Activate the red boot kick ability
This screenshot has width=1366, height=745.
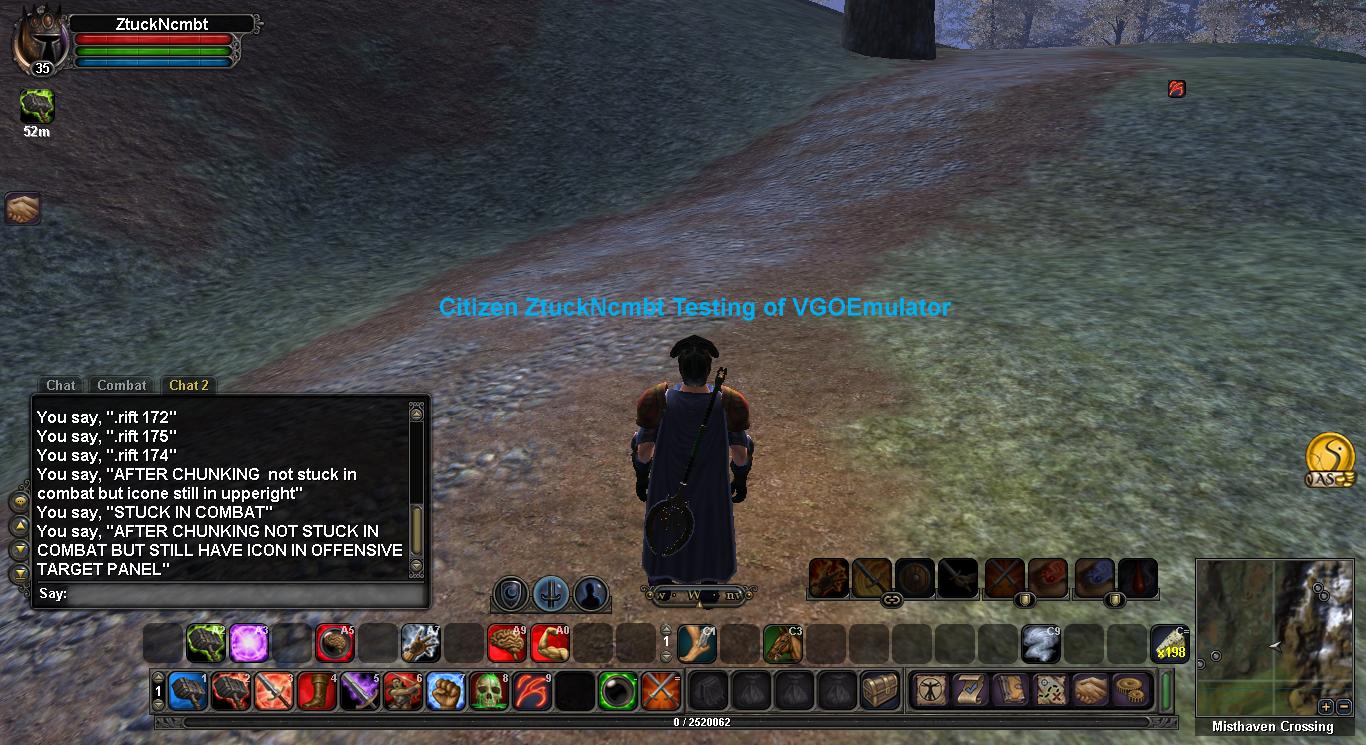click(x=317, y=691)
